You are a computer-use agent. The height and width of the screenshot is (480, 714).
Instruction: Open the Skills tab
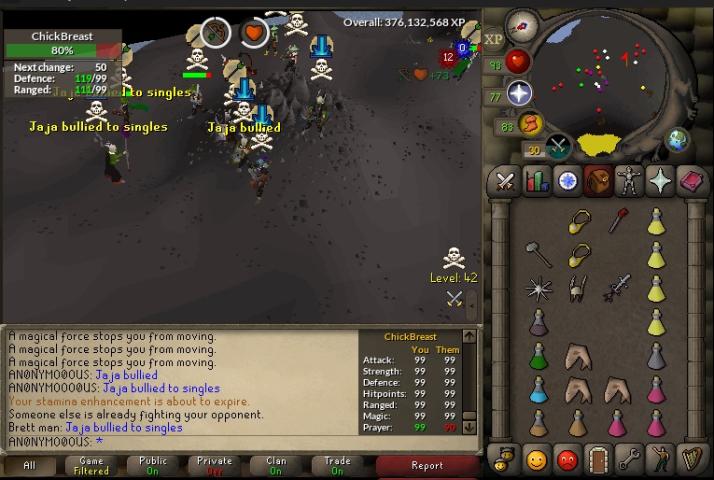537,181
